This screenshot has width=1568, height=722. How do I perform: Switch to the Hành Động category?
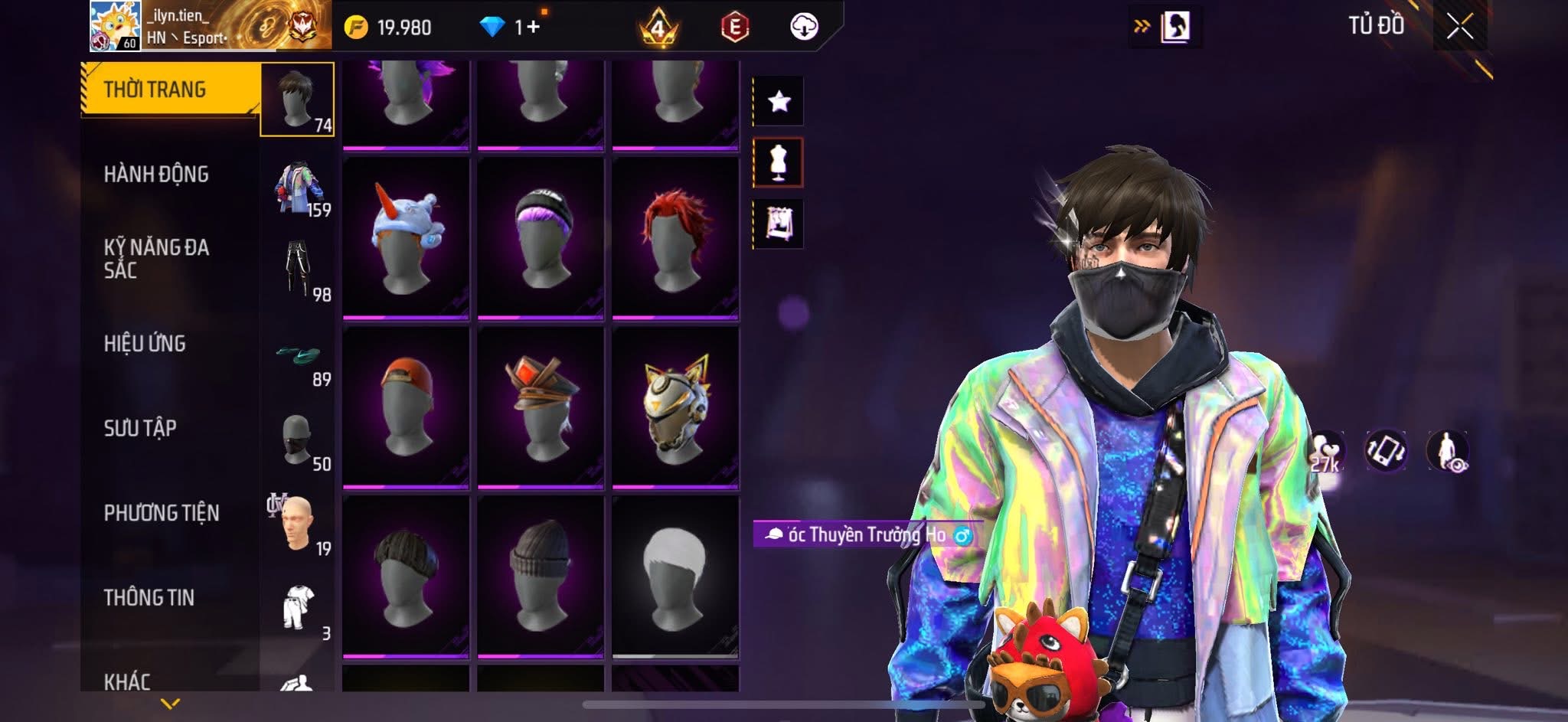tap(156, 175)
